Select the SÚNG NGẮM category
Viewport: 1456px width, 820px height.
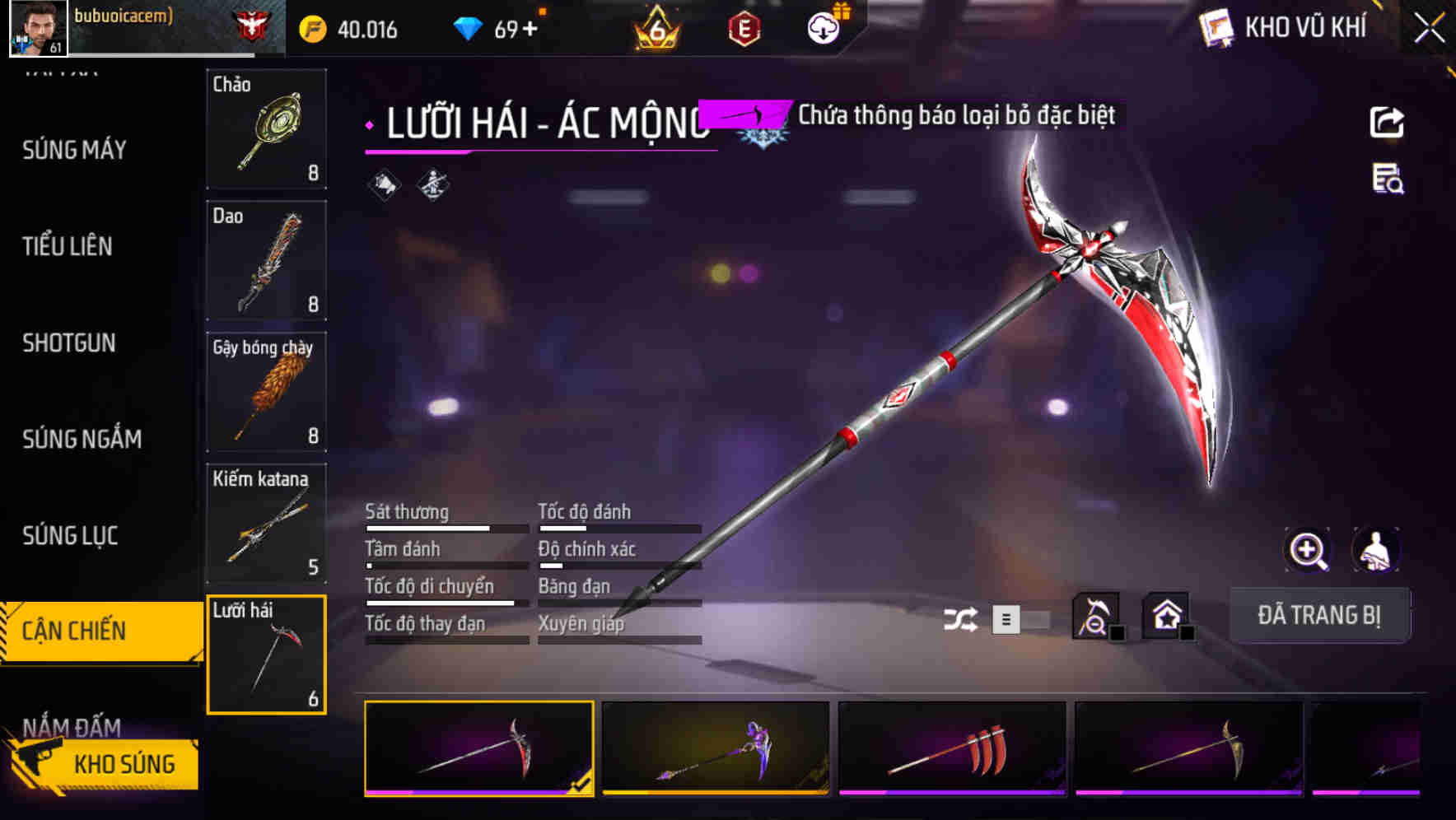pyautogui.click(x=80, y=439)
